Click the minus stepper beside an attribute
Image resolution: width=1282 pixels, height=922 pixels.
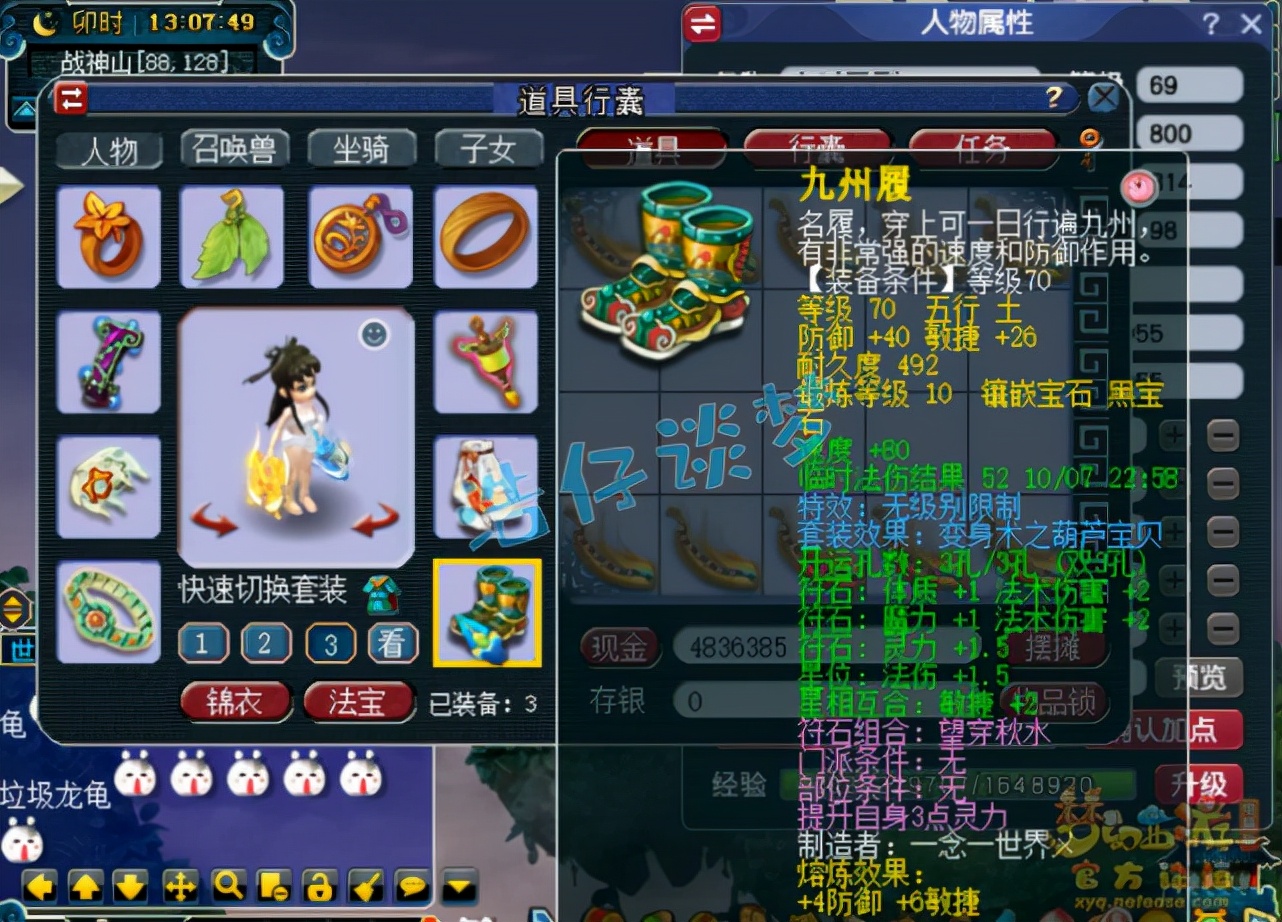1224,434
